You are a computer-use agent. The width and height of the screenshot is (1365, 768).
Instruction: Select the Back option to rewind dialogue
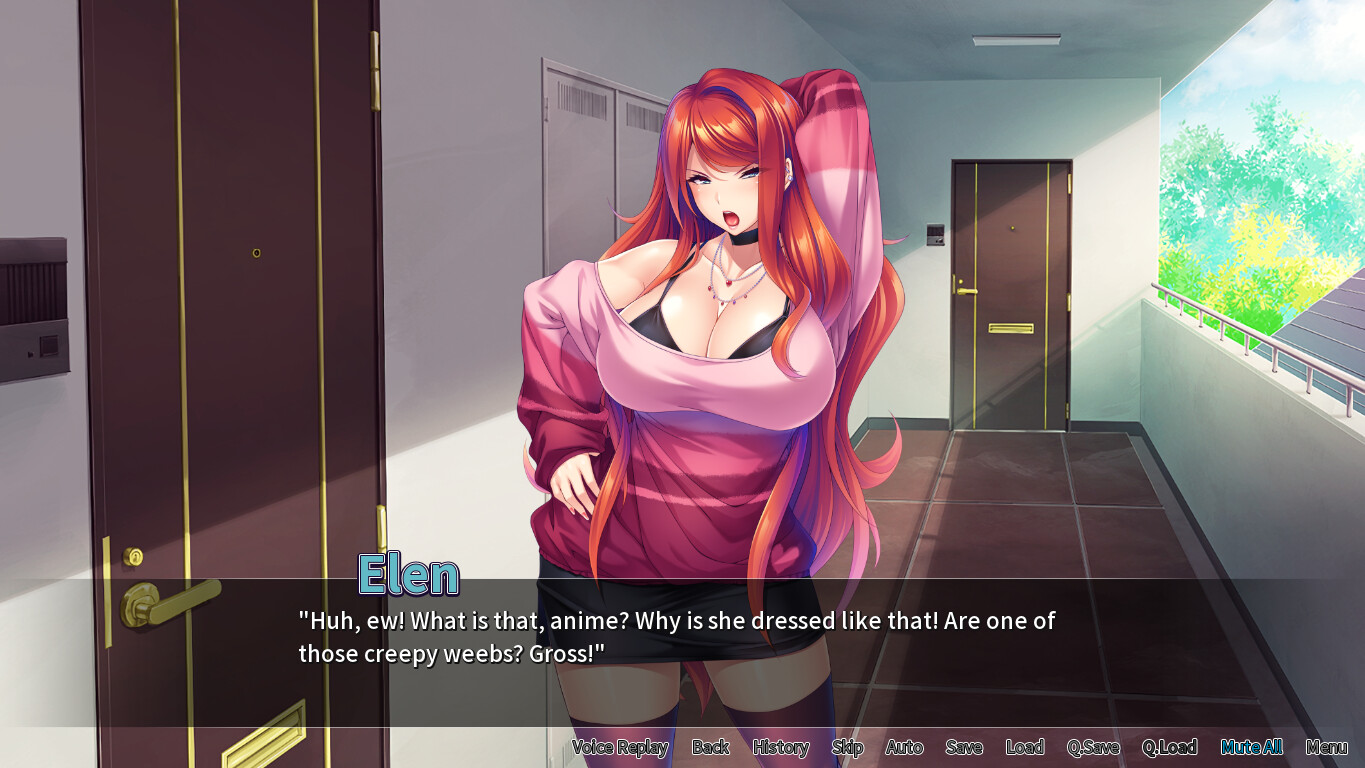tap(710, 747)
